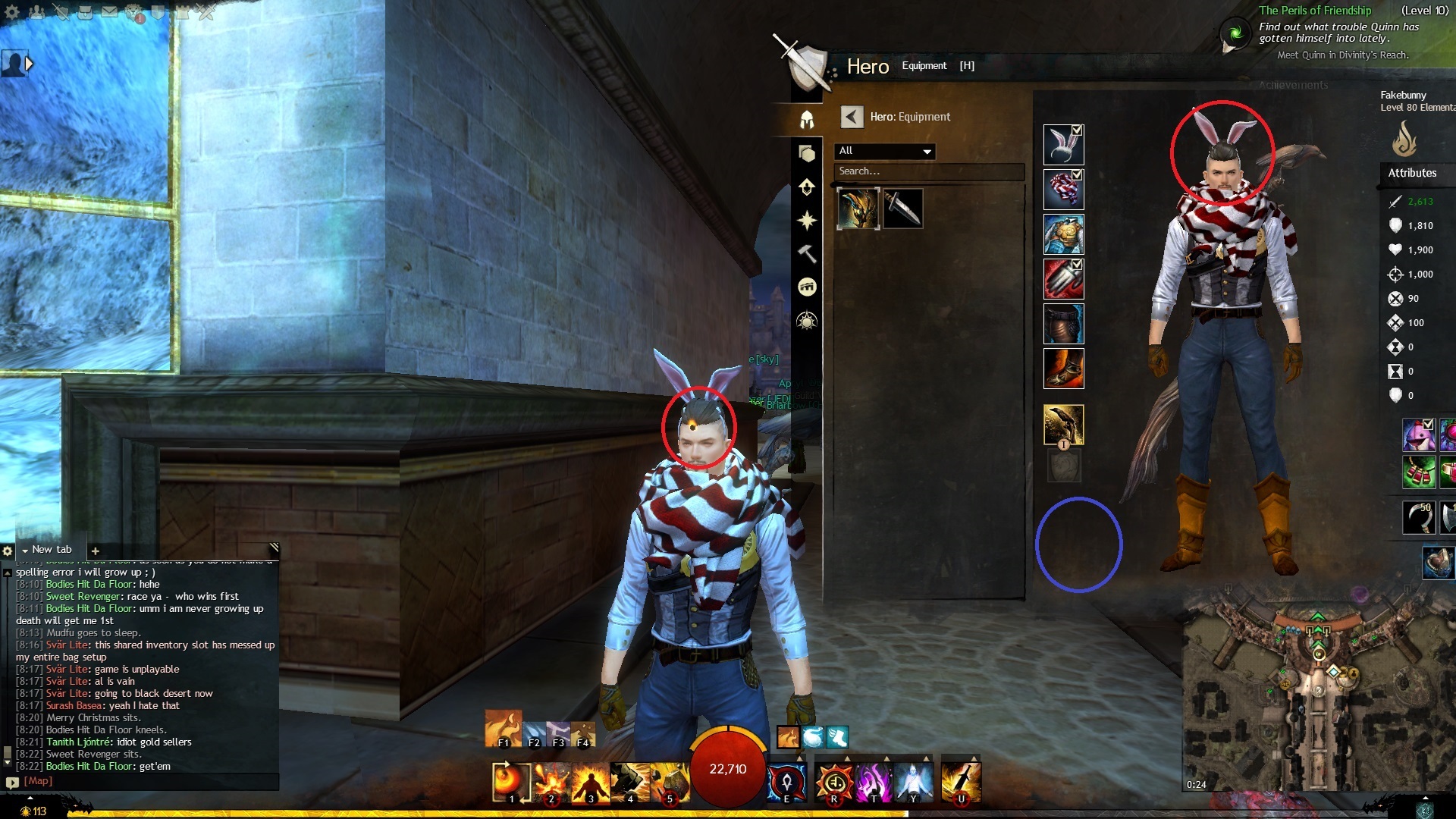Open the All filter dropdown
Screen dimensions: 1456x819
click(885, 151)
